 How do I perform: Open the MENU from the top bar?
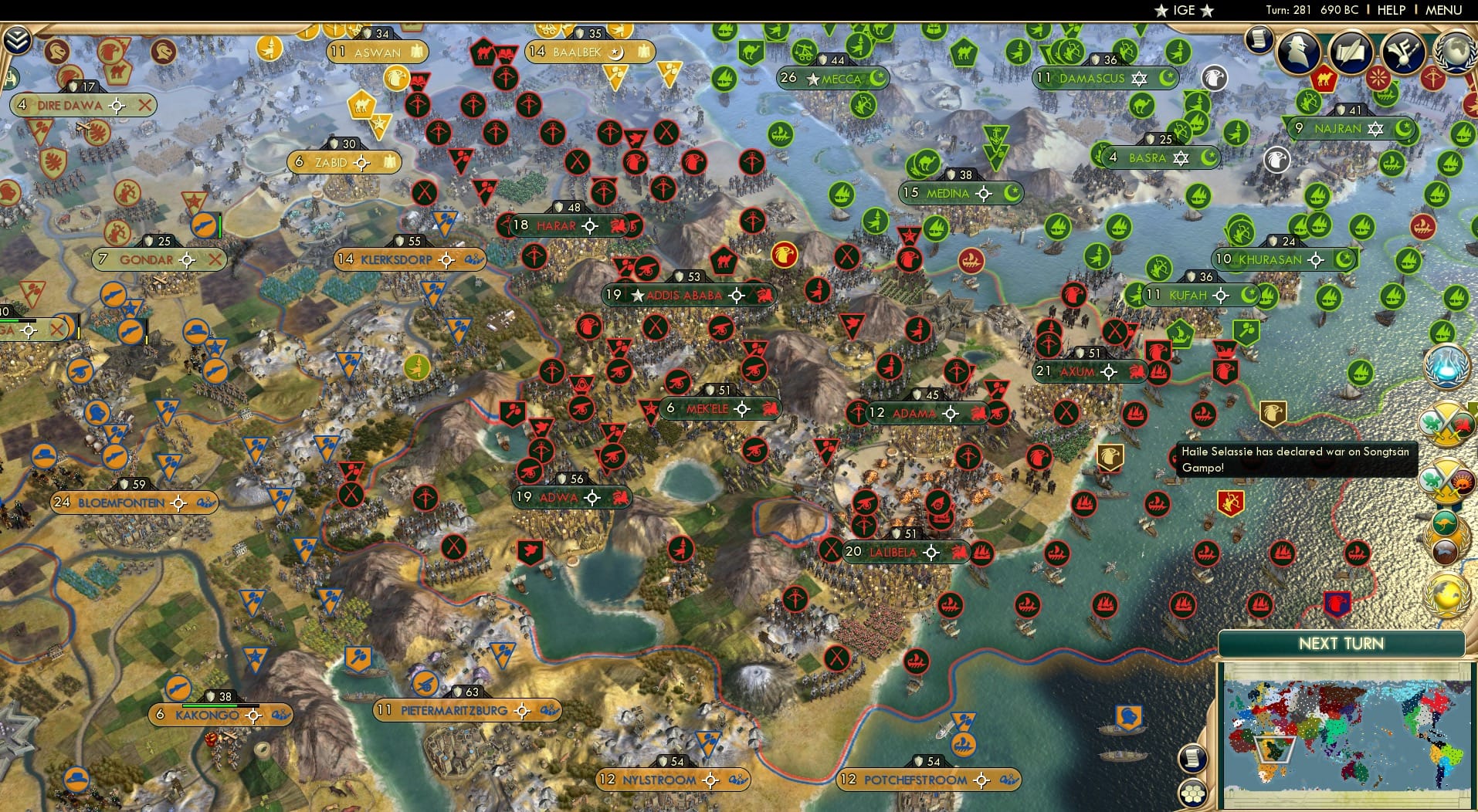click(1443, 10)
